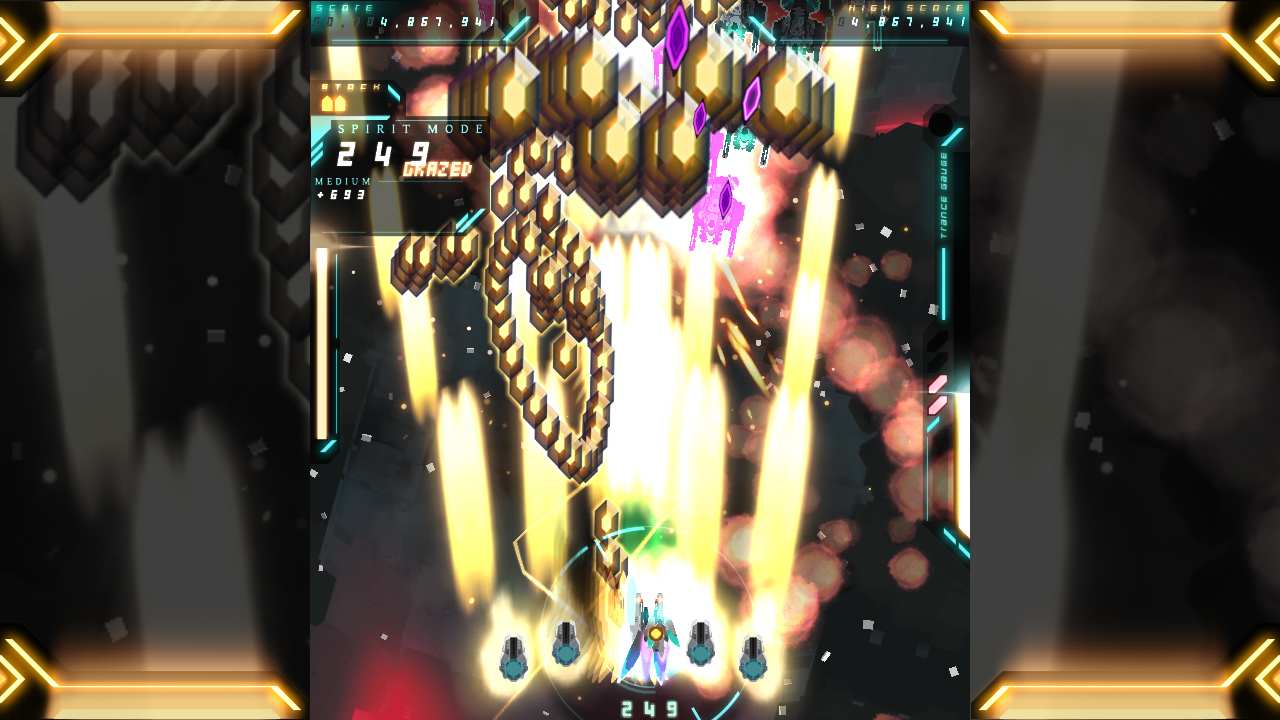1280x720 pixels.
Task: Click the second drone pod beside the ship
Action: [x=567, y=643]
